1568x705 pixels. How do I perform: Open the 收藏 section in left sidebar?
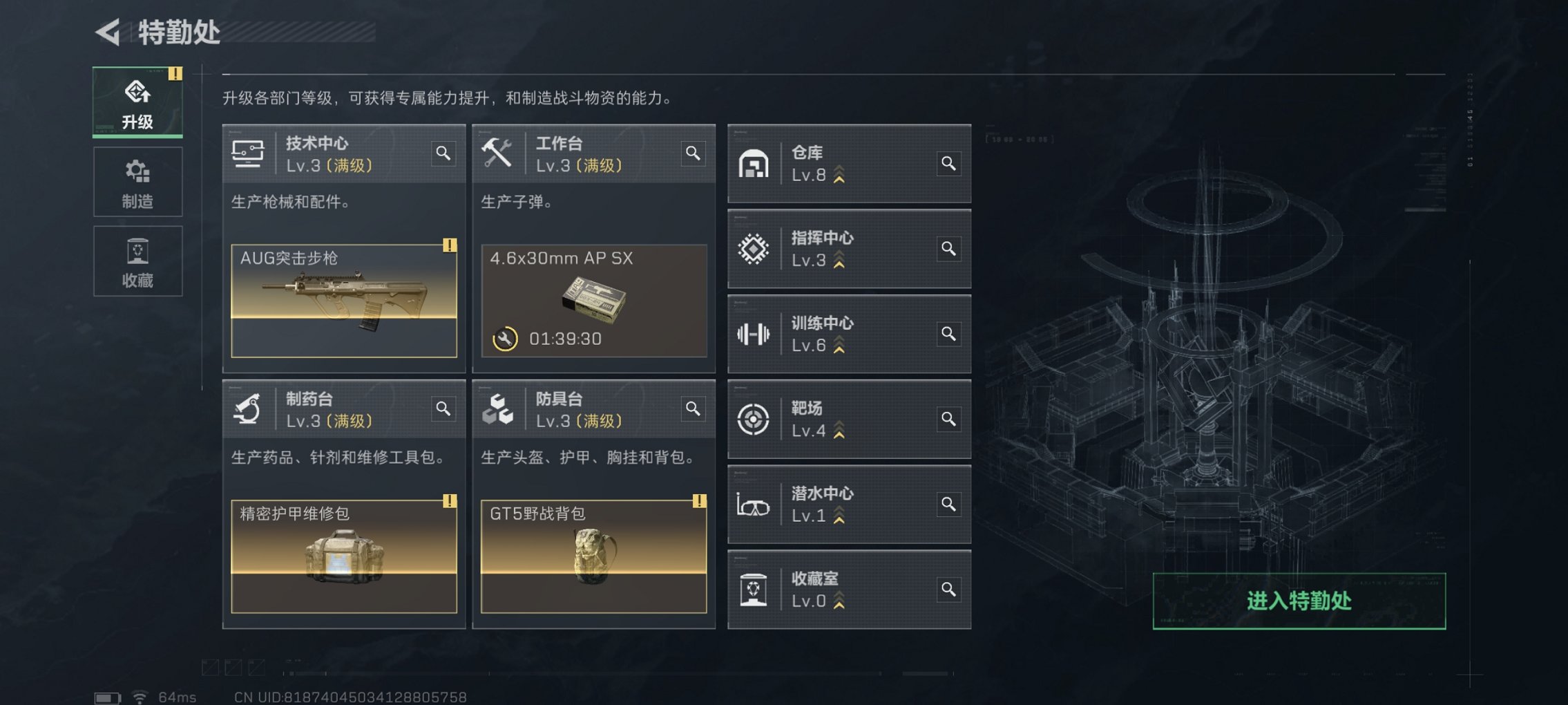pos(137,261)
